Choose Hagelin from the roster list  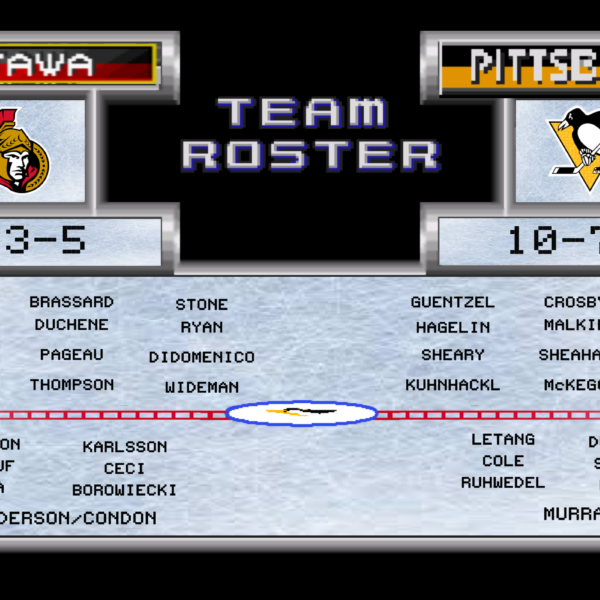(453, 327)
